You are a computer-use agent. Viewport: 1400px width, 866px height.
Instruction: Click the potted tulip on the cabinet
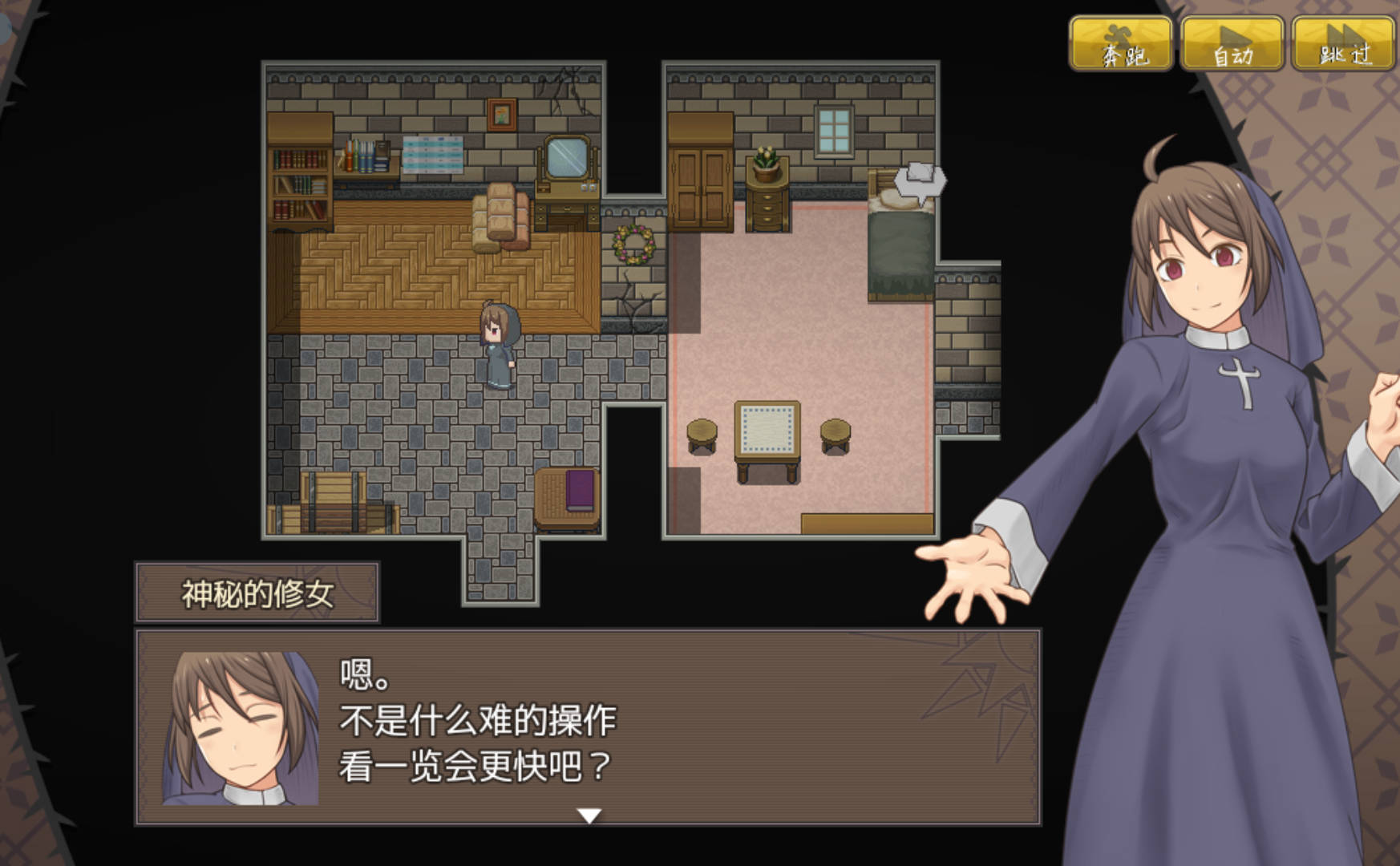[x=766, y=160]
